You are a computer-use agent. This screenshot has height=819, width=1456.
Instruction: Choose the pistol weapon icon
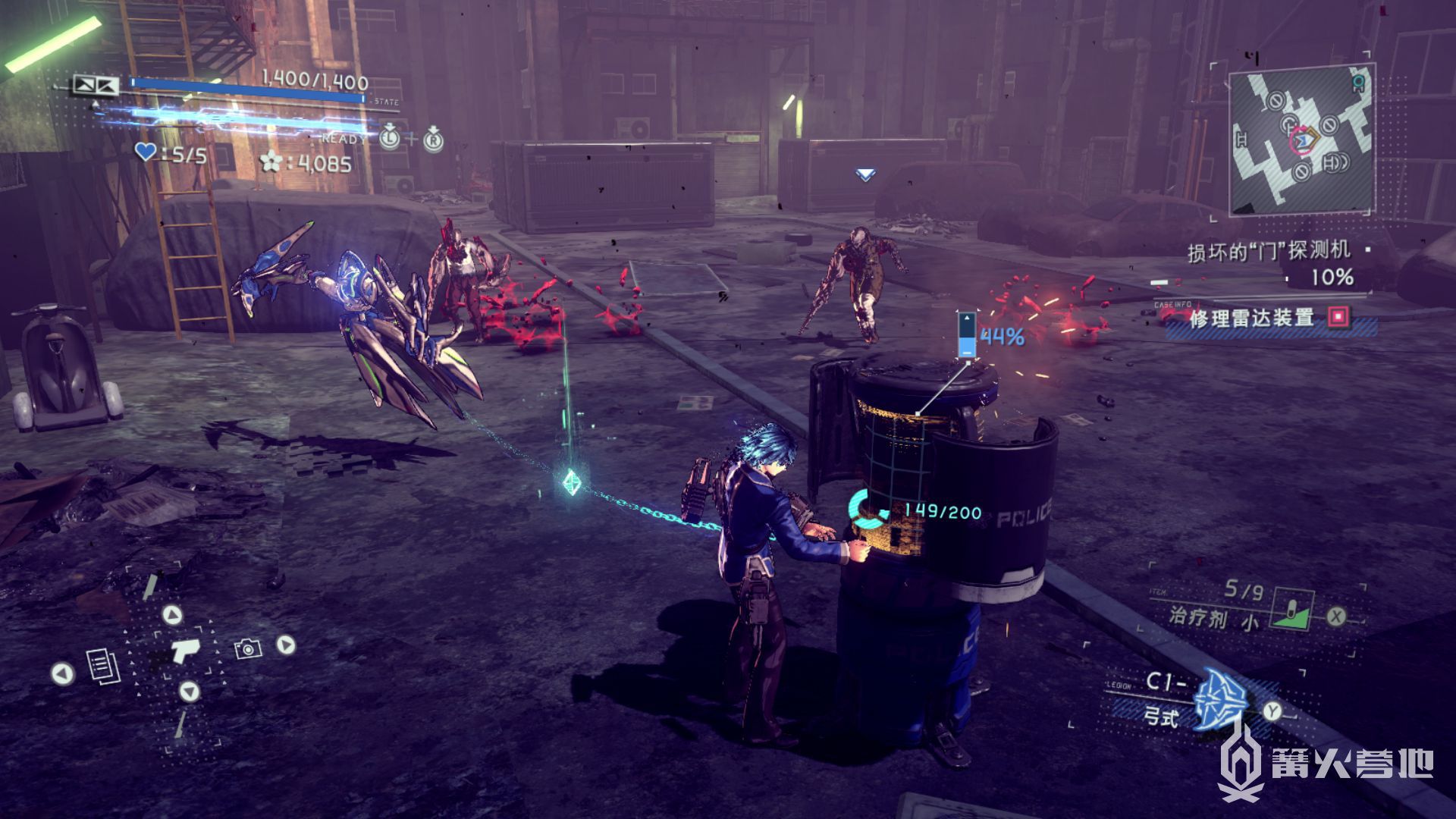(184, 650)
